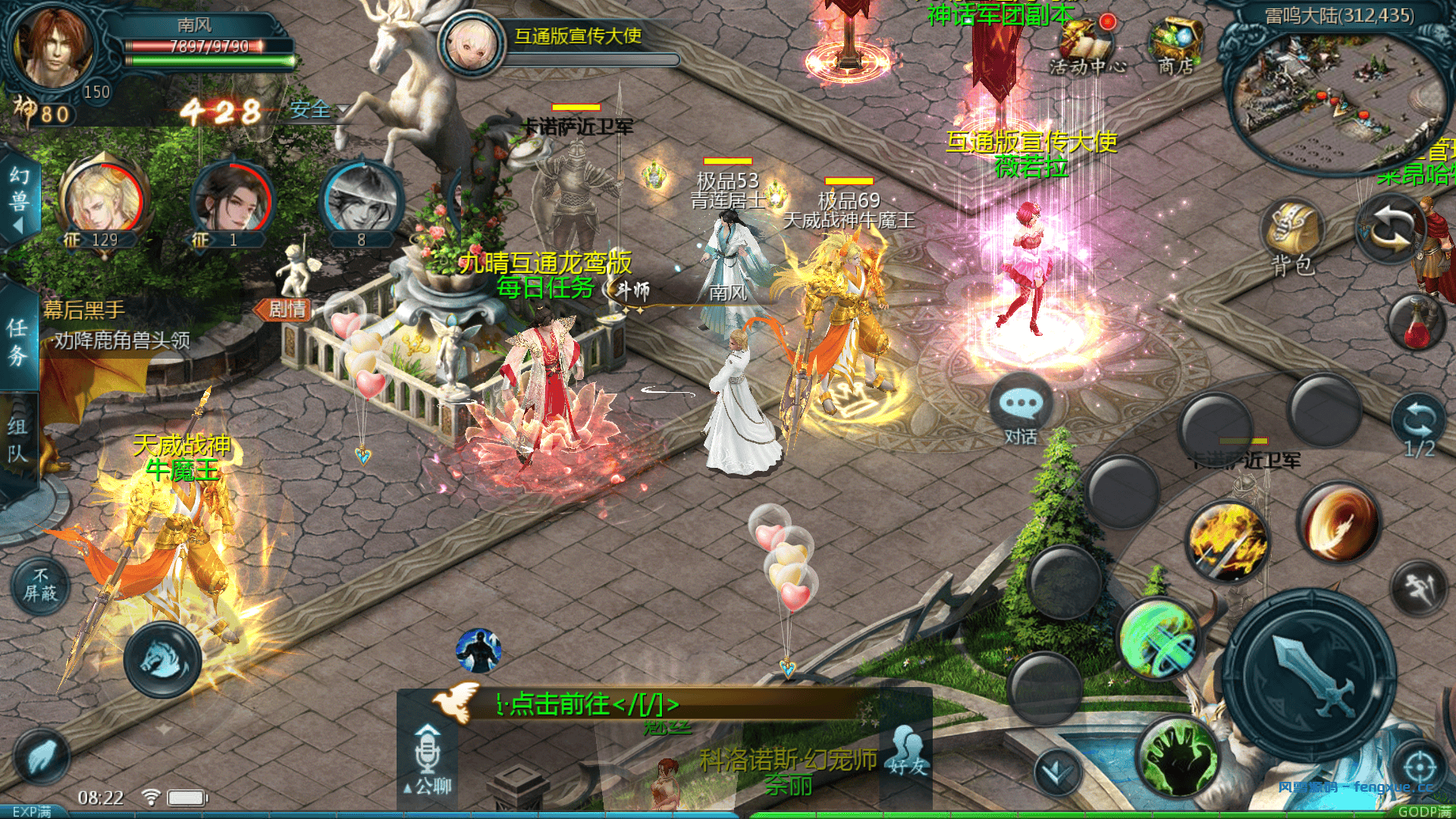1456x819 pixels.
Task: Toggle the 不屏蔽 player shielding button
Action: [40, 585]
